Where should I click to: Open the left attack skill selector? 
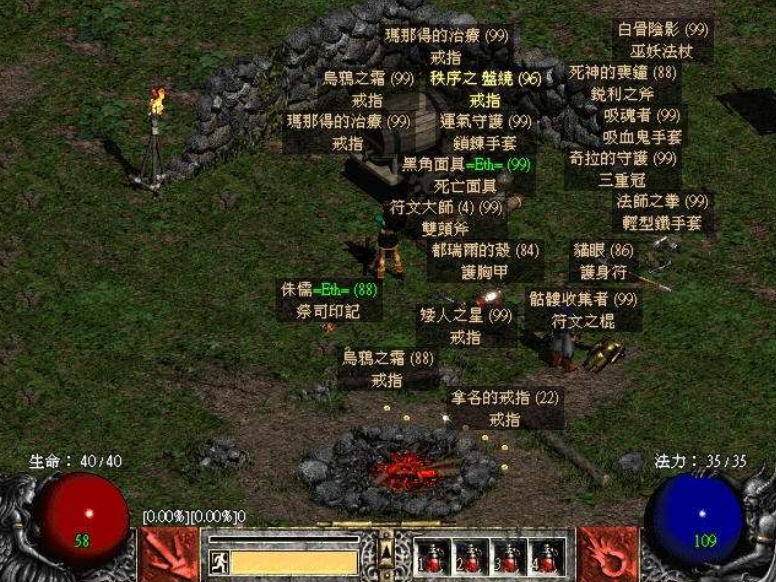tap(166, 554)
